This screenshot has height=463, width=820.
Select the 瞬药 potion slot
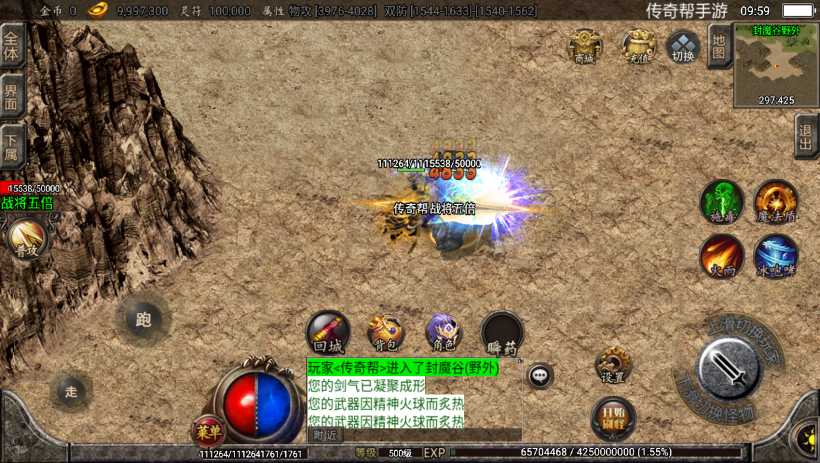pyautogui.click(x=501, y=333)
